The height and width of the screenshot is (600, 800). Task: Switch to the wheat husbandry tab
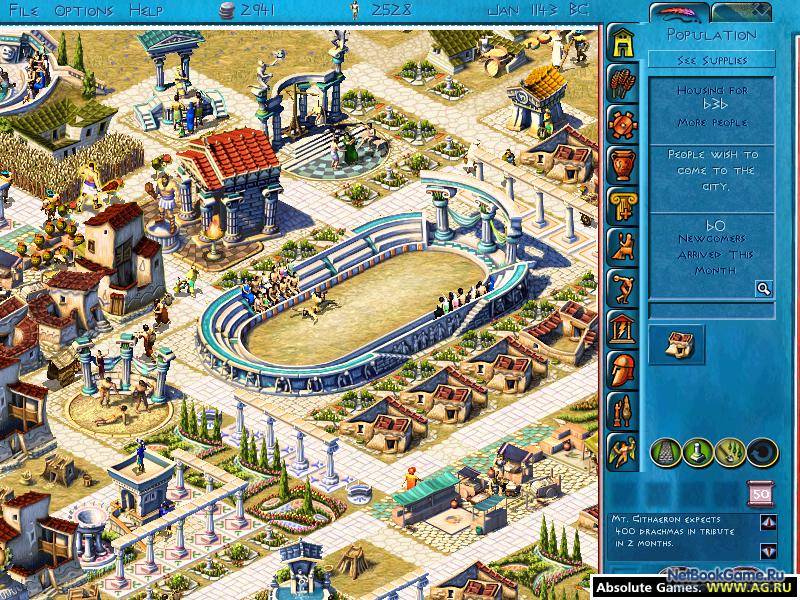pyautogui.click(x=623, y=82)
